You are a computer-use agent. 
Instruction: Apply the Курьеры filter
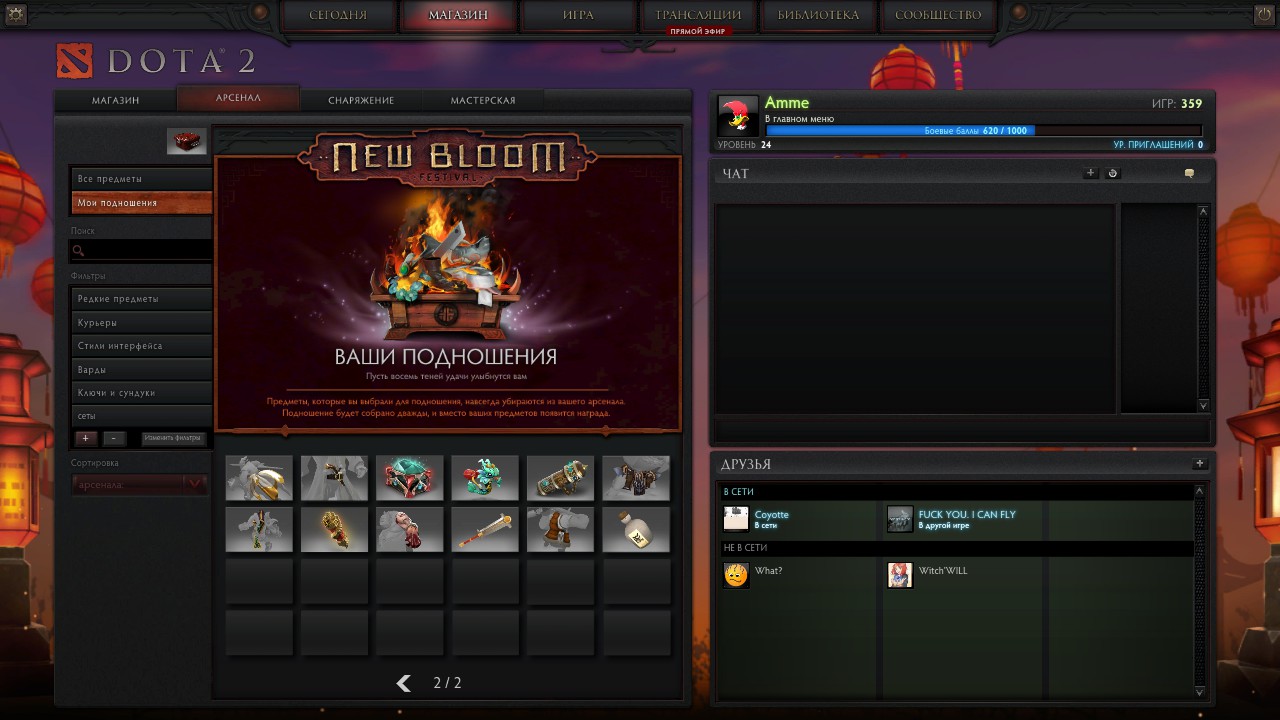(141, 323)
